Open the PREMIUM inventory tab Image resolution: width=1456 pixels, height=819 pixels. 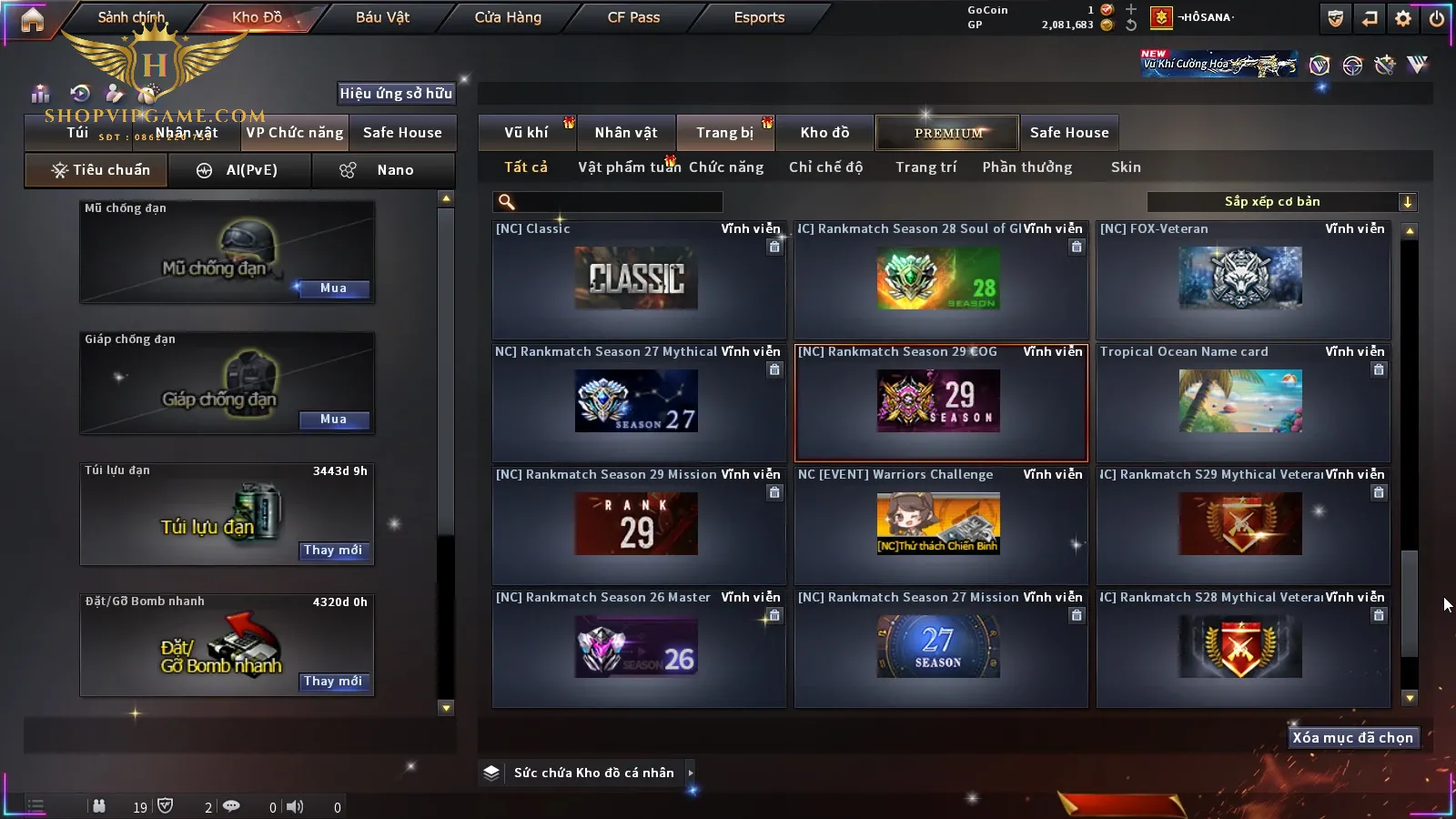(x=947, y=133)
